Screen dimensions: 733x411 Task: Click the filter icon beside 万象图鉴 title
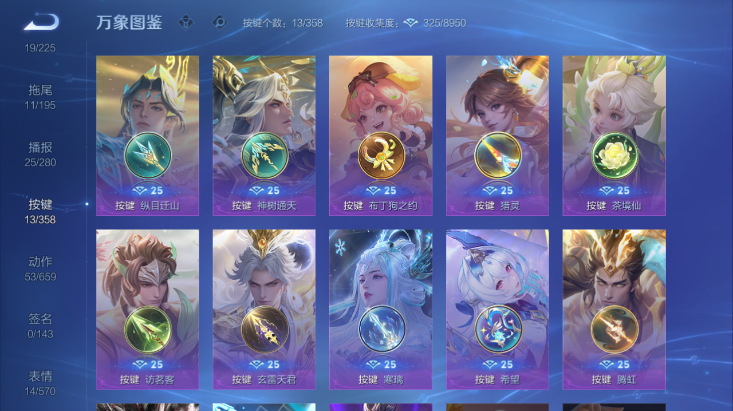186,22
